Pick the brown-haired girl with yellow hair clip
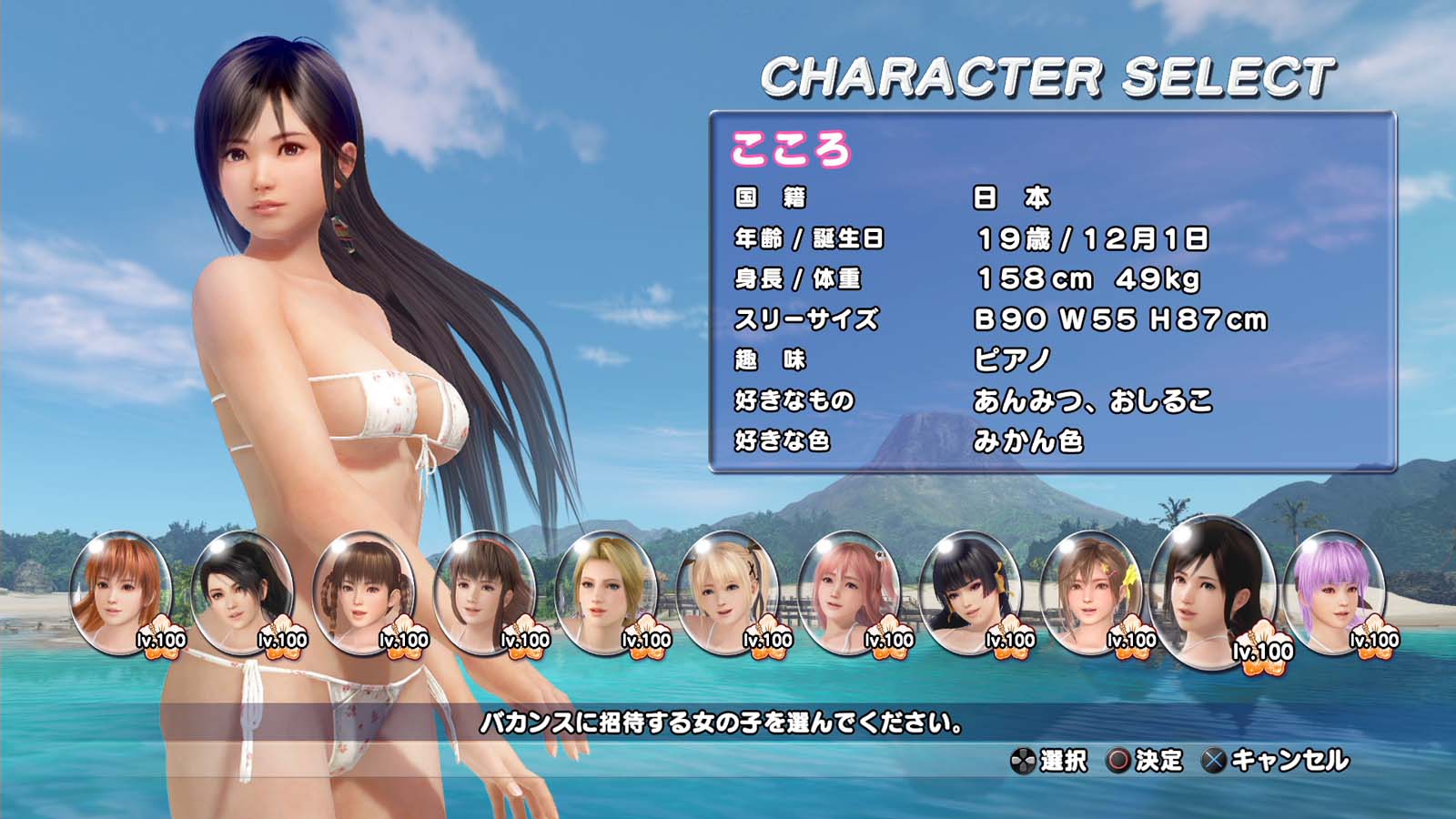The height and width of the screenshot is (819, 1456). click(1091, 591)
